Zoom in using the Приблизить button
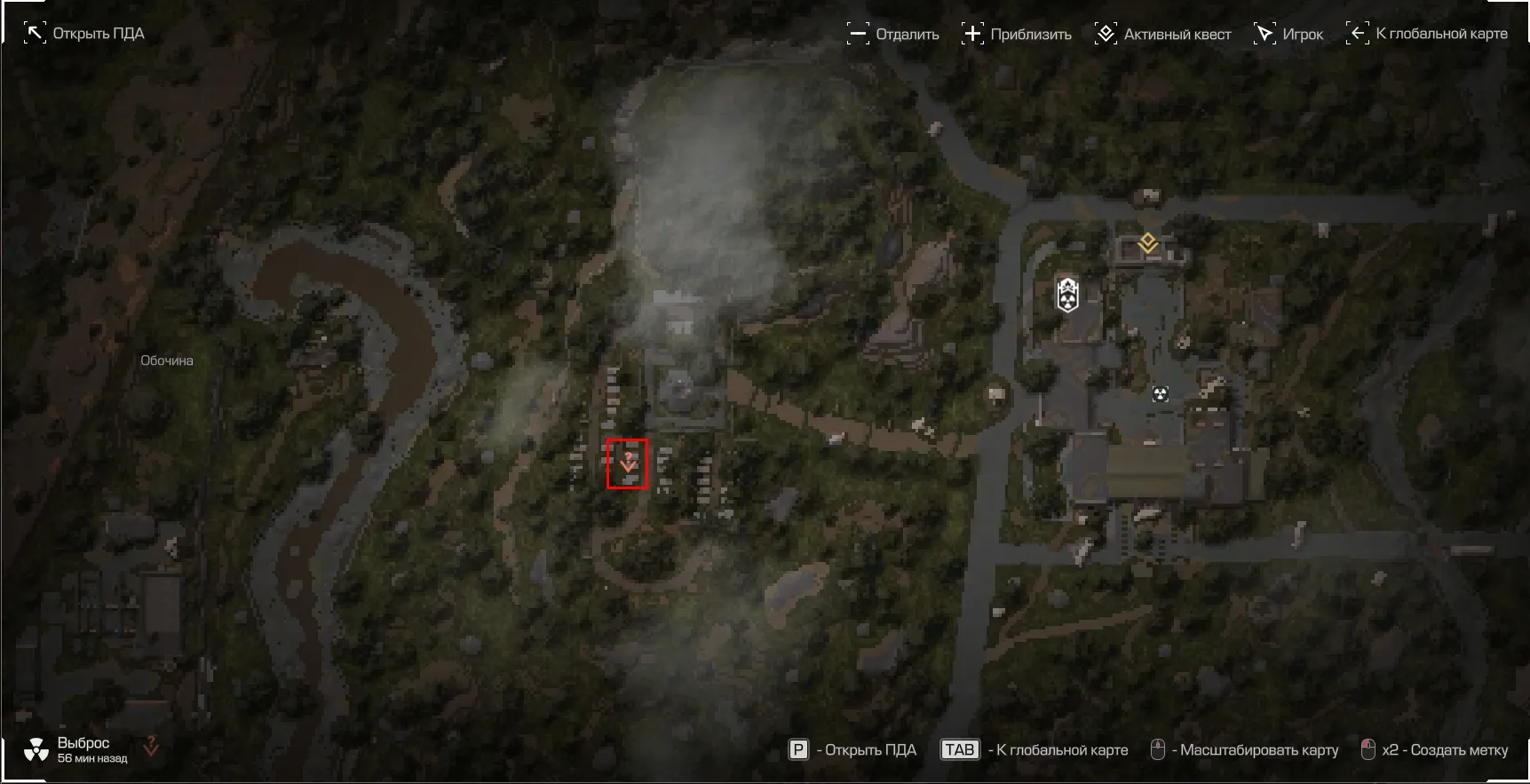The width and height of the screenshot is (1530, 784). [x=1017, y=35]
